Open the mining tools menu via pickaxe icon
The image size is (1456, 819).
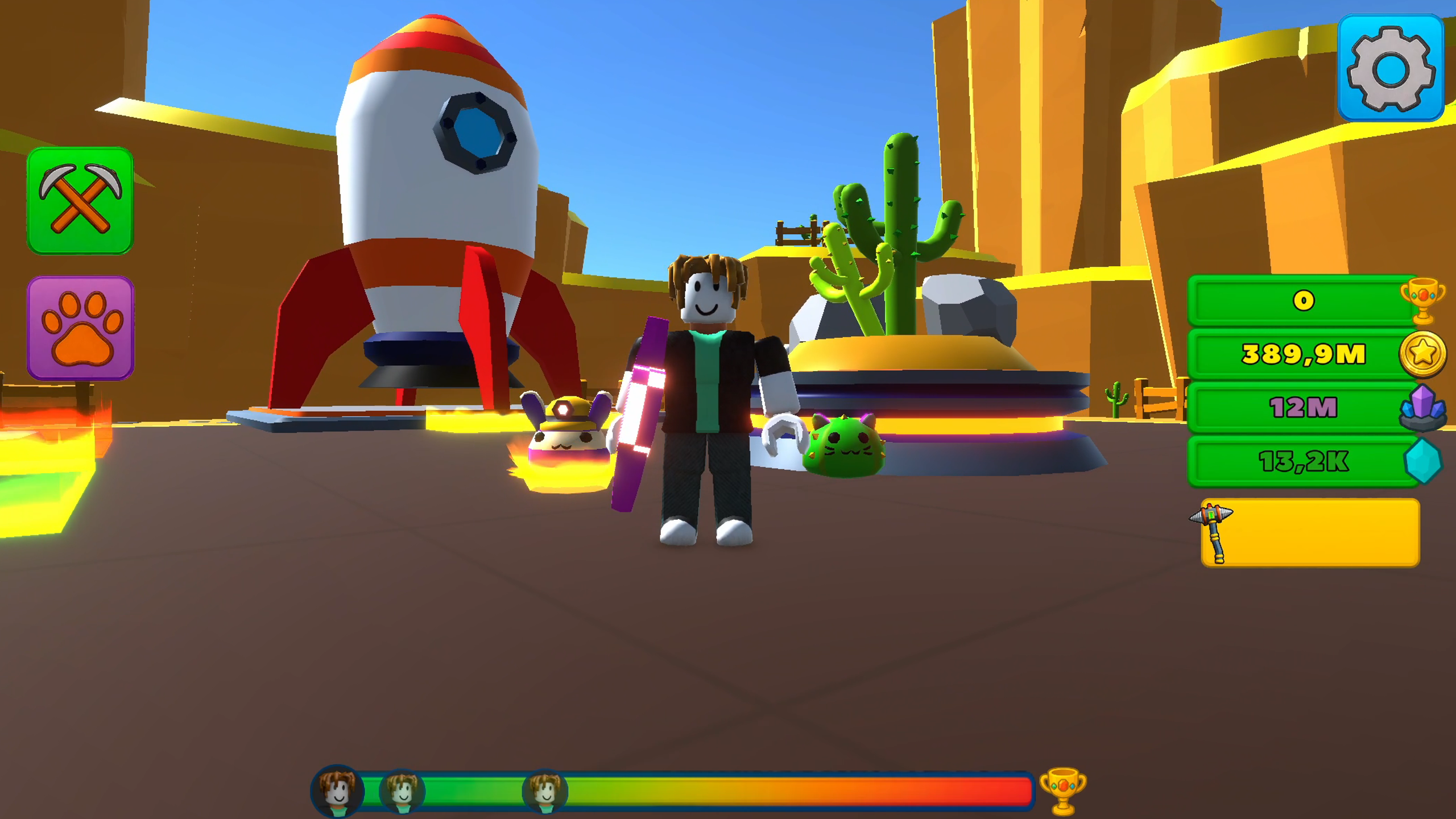point(80,200)
